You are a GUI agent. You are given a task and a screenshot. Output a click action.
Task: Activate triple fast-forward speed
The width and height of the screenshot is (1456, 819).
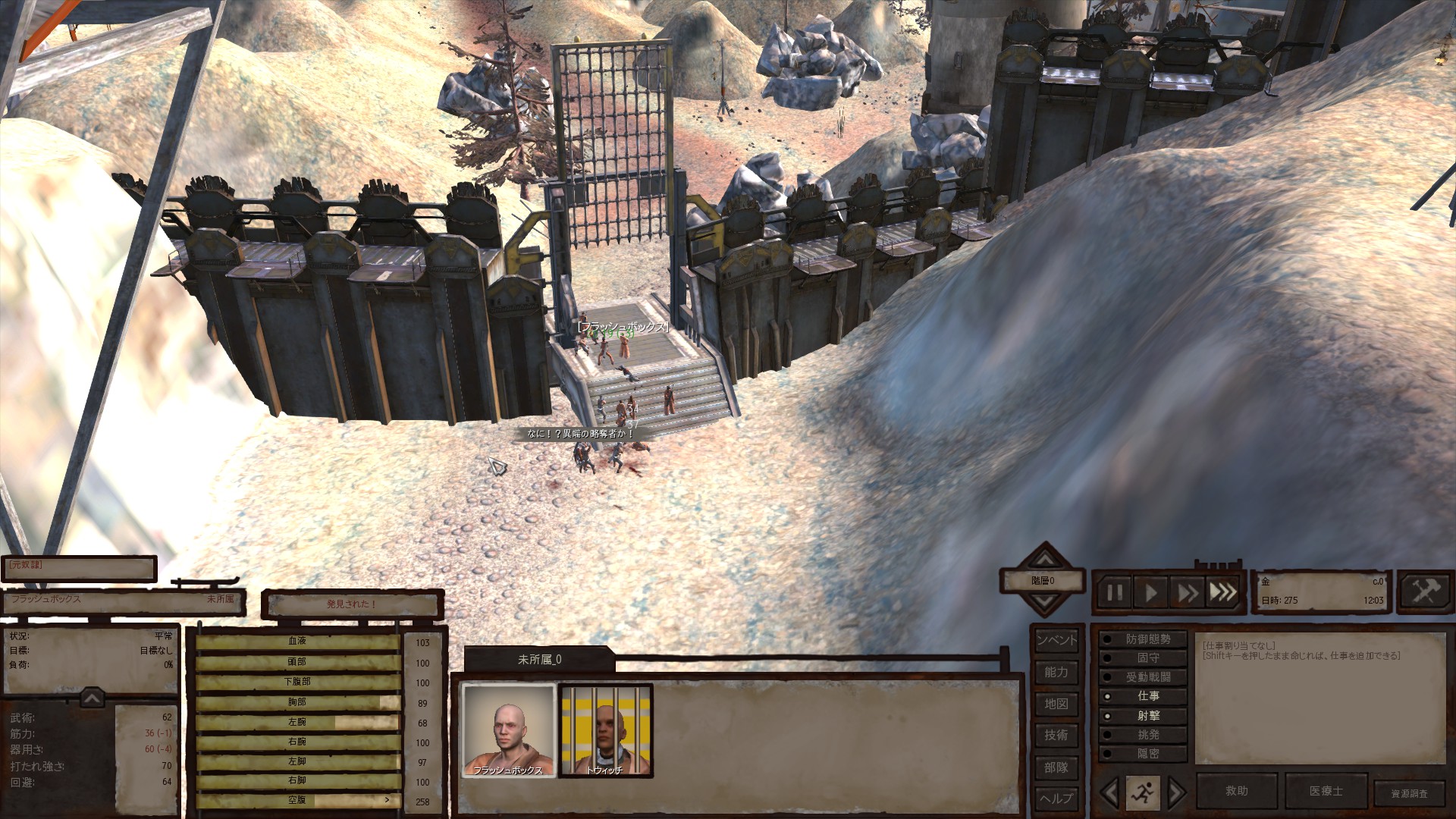[x=1222, y=592]
